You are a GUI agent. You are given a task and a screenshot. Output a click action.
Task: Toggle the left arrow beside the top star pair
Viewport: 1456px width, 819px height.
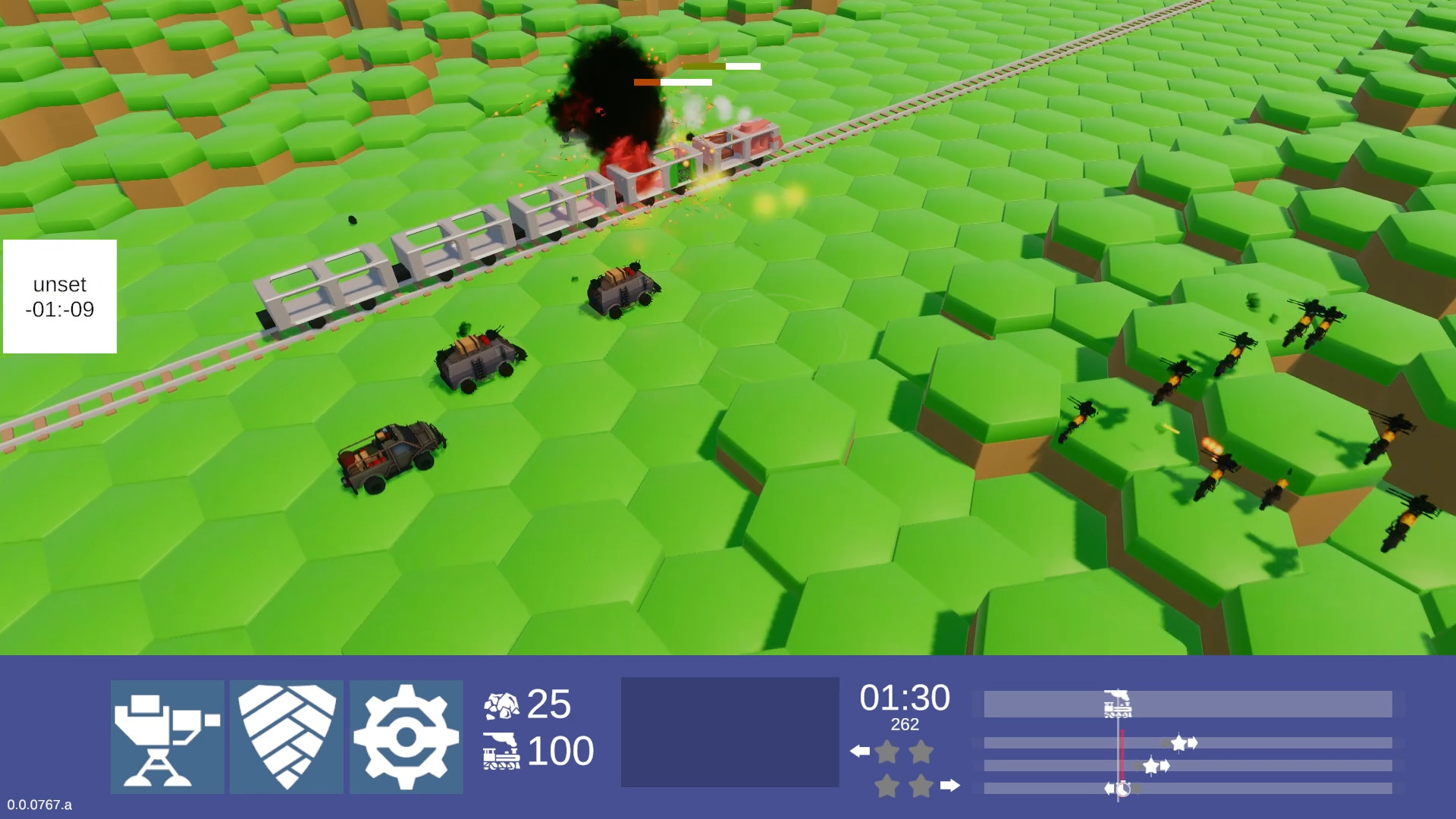pos(859,751)
